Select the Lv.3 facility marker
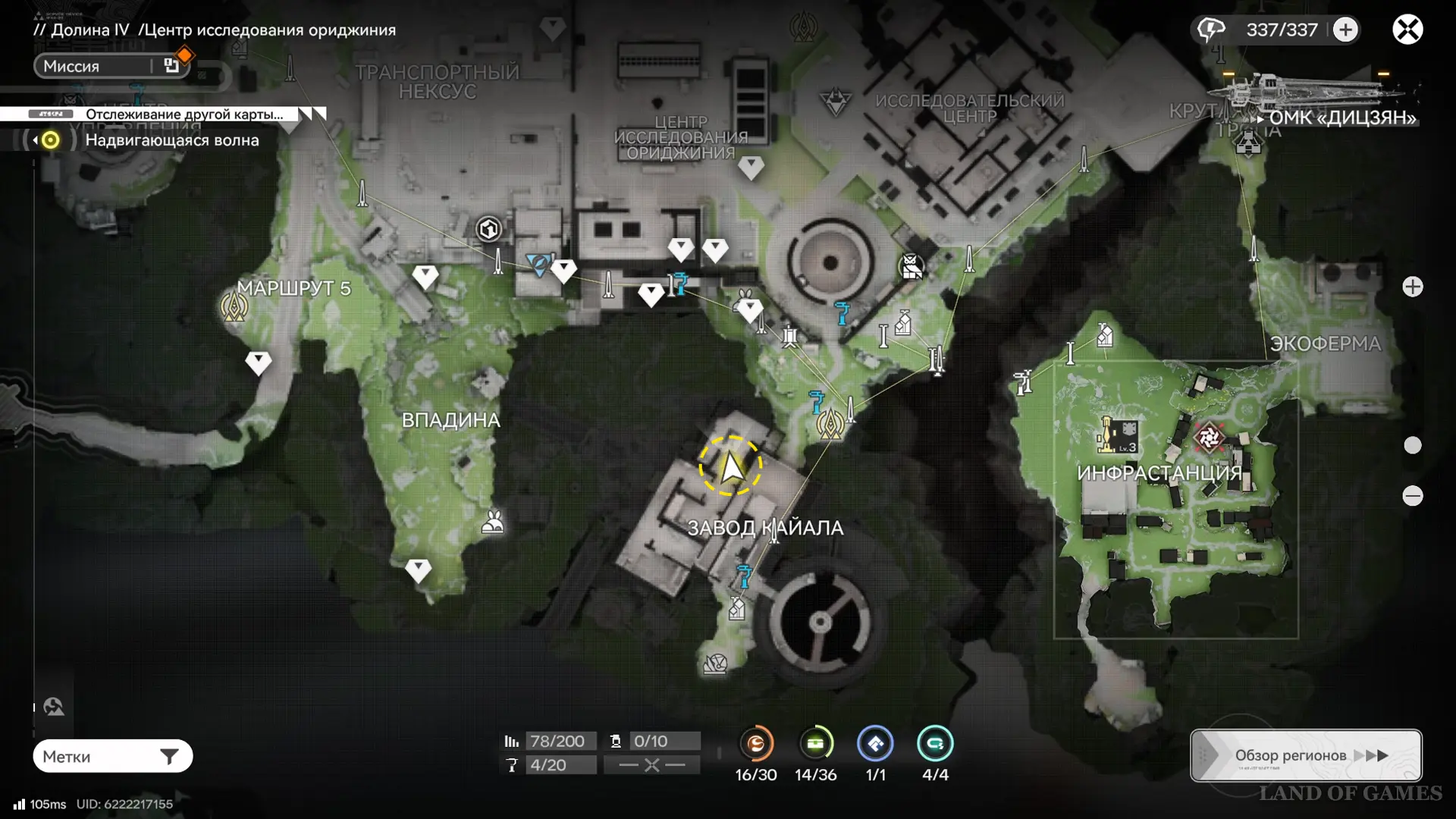Screen dimensions: 1456x819 pos(1117,435)
